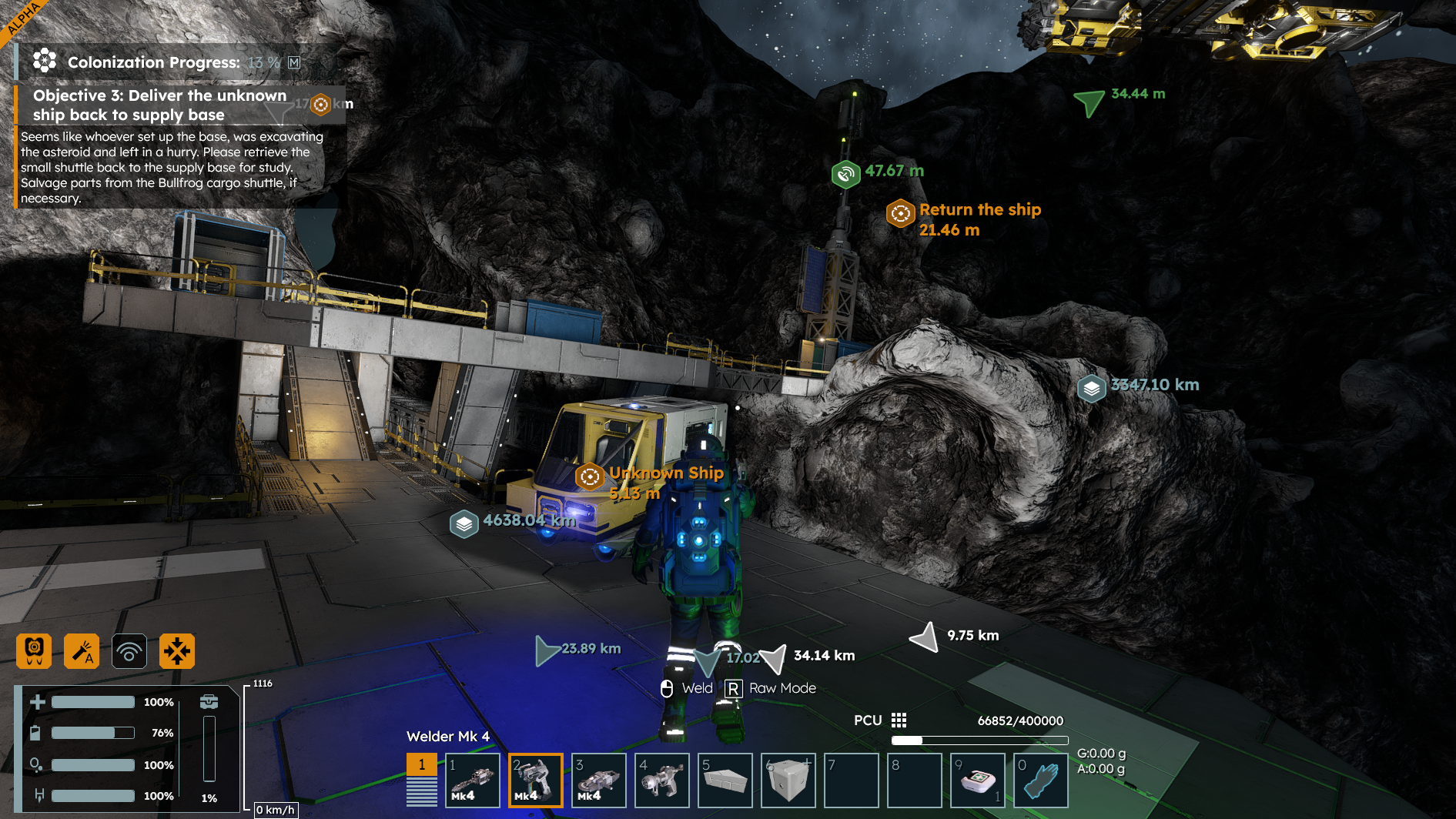
Task: Equip the paint gun in slot 4
Action: [662, 780]
